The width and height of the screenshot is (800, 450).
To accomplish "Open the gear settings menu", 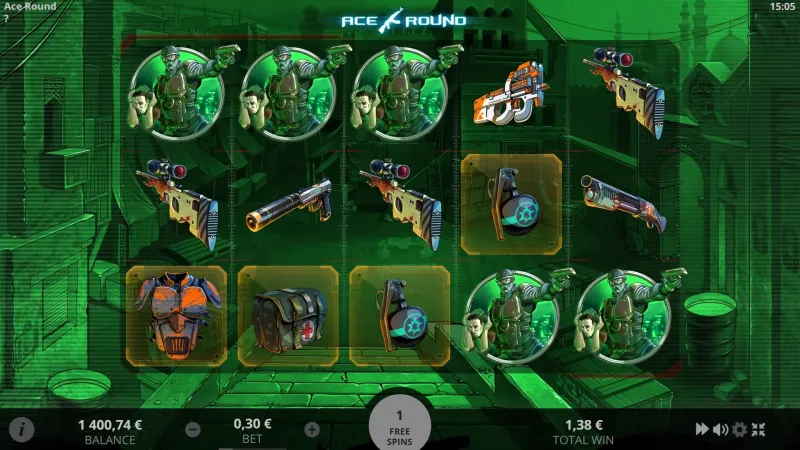I will pyautogui.click(x=739, y=430).
